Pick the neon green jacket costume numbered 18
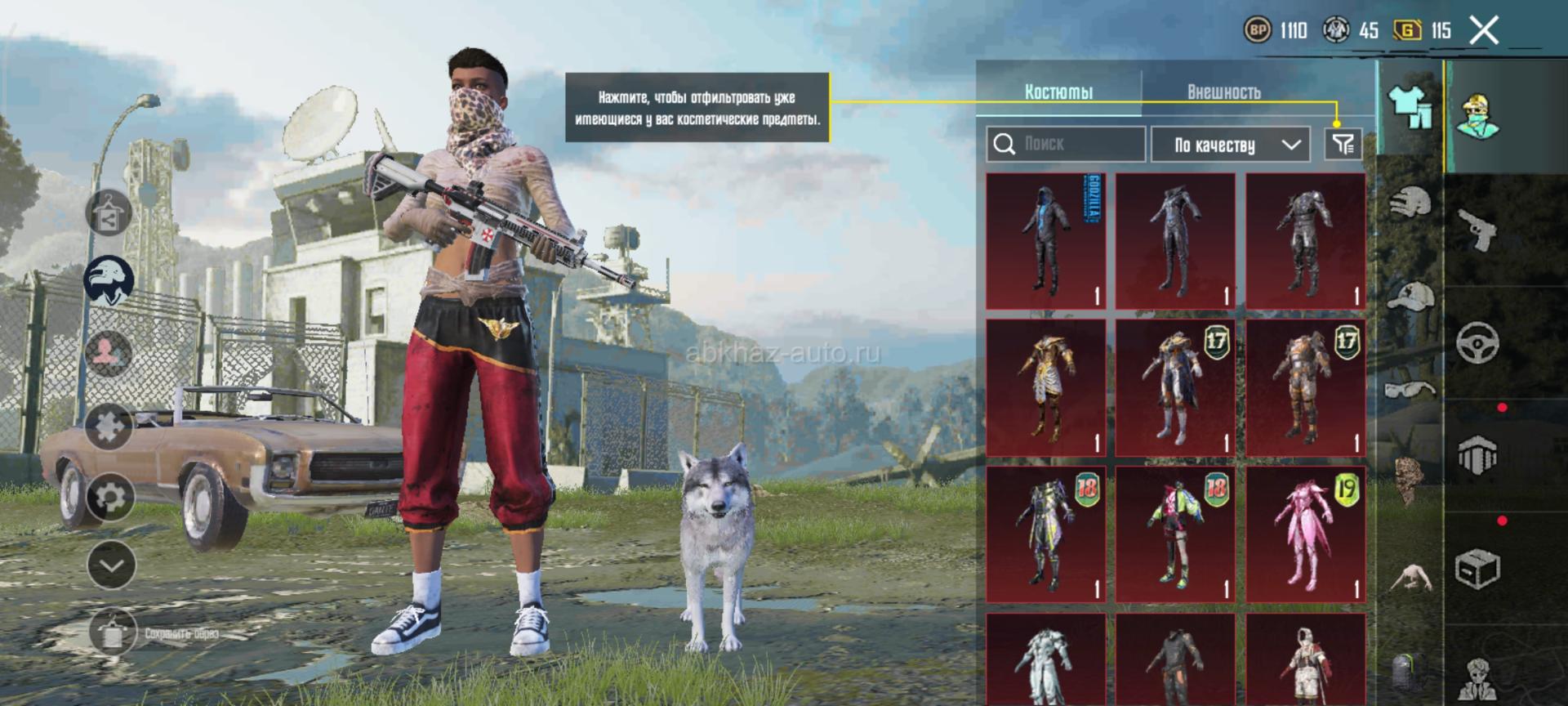 tap(1176, 534)
